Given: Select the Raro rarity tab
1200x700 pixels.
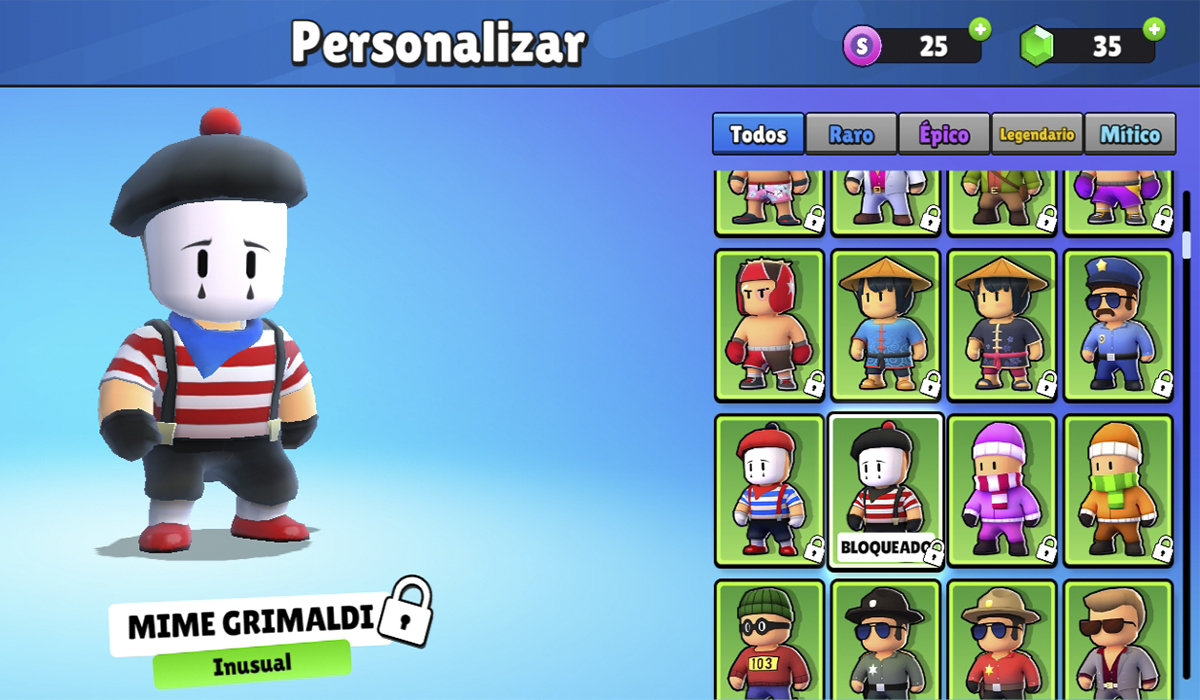Looking at the screenshot, I should pyautogui.click(x=851, y=134).
